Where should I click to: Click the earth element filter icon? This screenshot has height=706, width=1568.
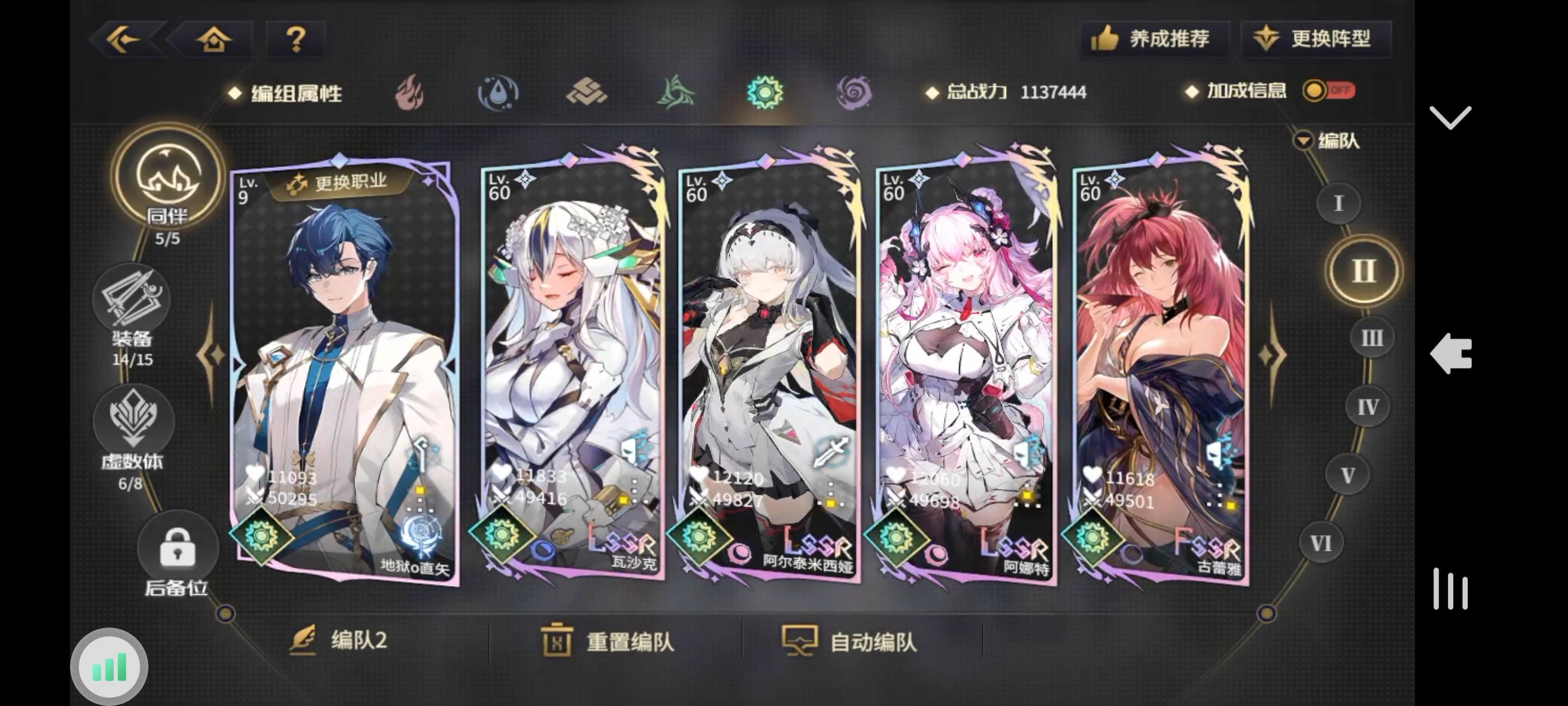tap(586, 91)
